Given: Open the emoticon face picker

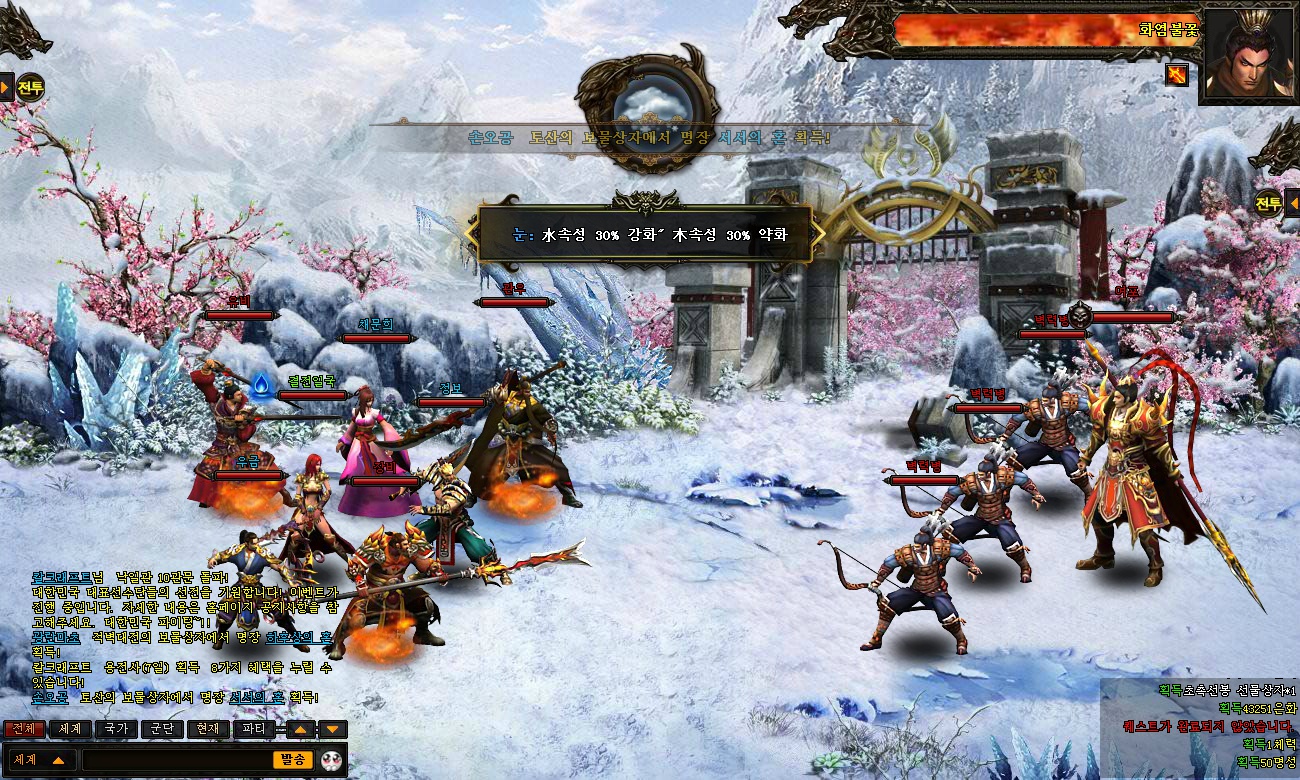Looking at the screenshot, I should 333,760.
